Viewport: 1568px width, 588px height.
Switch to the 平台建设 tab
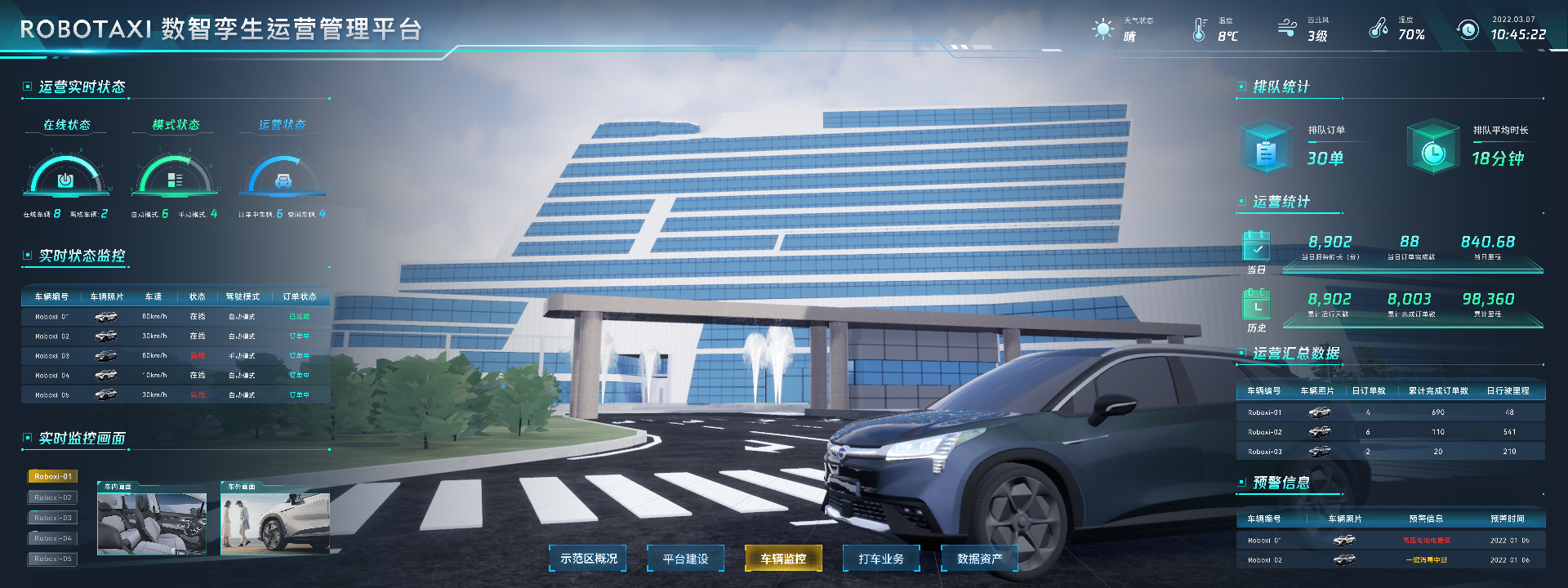(x=685, y=559)
